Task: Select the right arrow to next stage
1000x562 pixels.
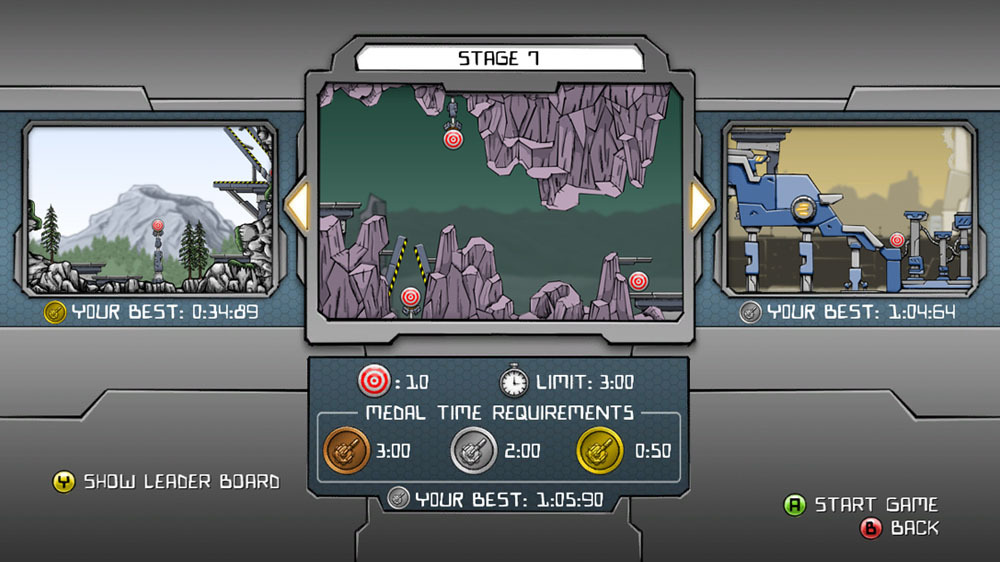Action: pos(702,206)
